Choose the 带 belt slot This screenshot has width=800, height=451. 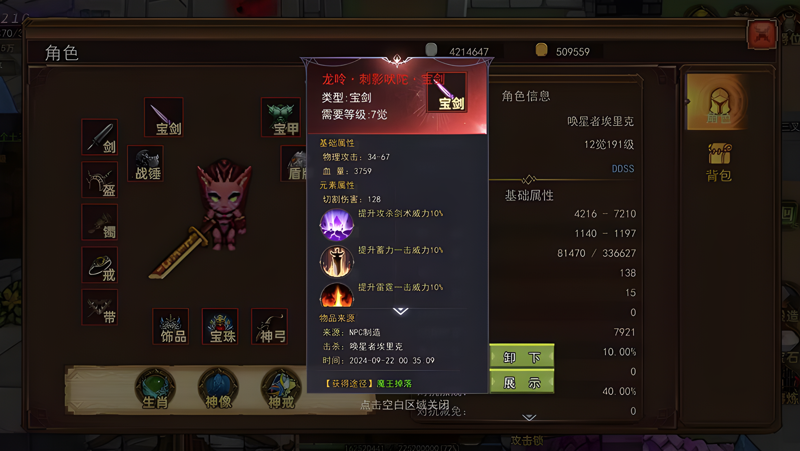tap(100, 307)
